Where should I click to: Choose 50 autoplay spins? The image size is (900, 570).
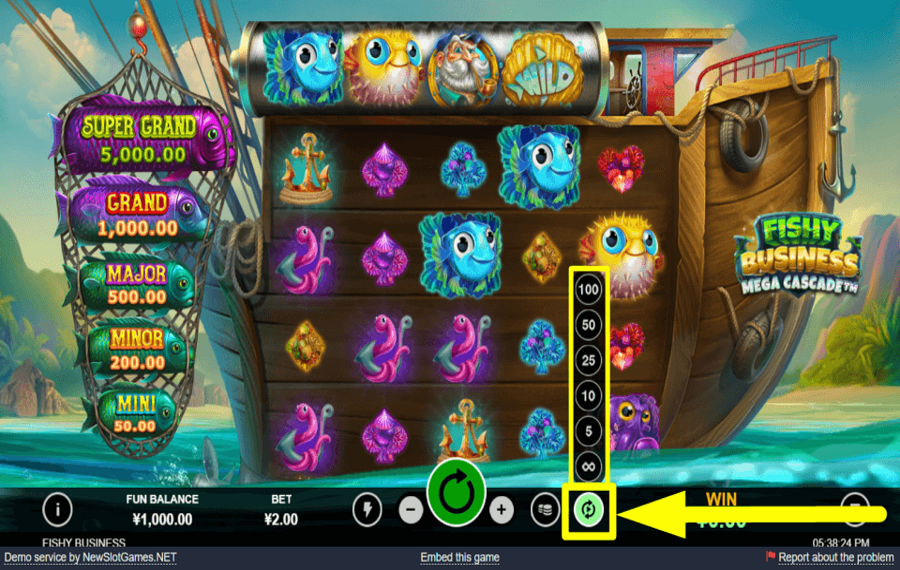coord(590,325)
